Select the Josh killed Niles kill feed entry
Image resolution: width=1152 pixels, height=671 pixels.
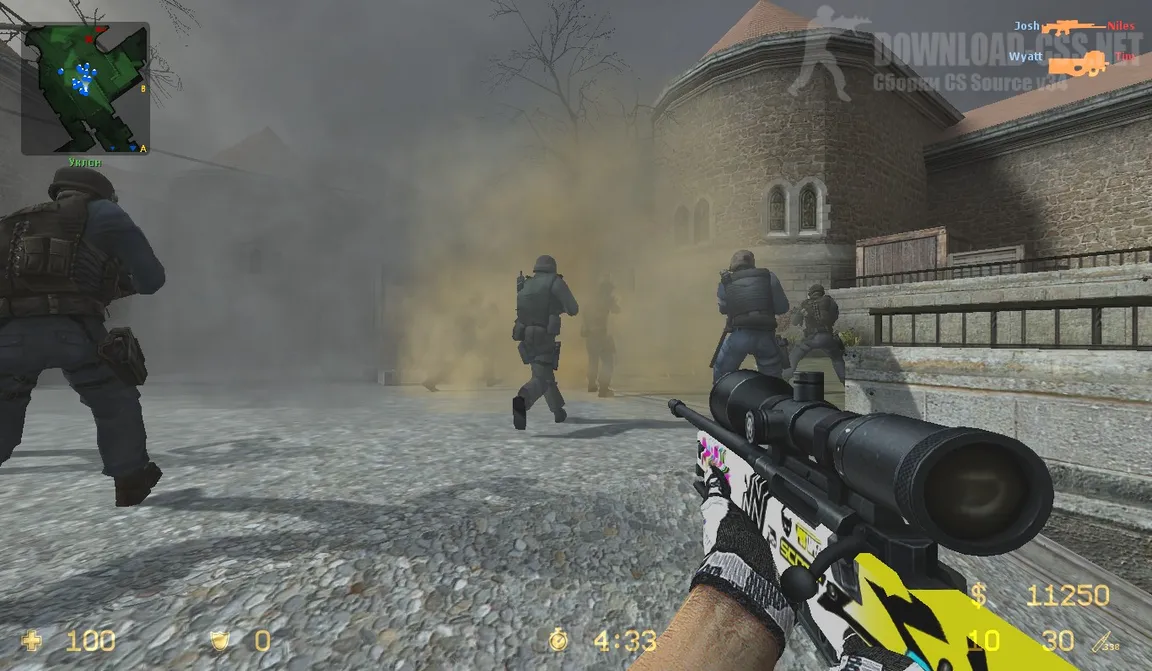coord(1074,26)
